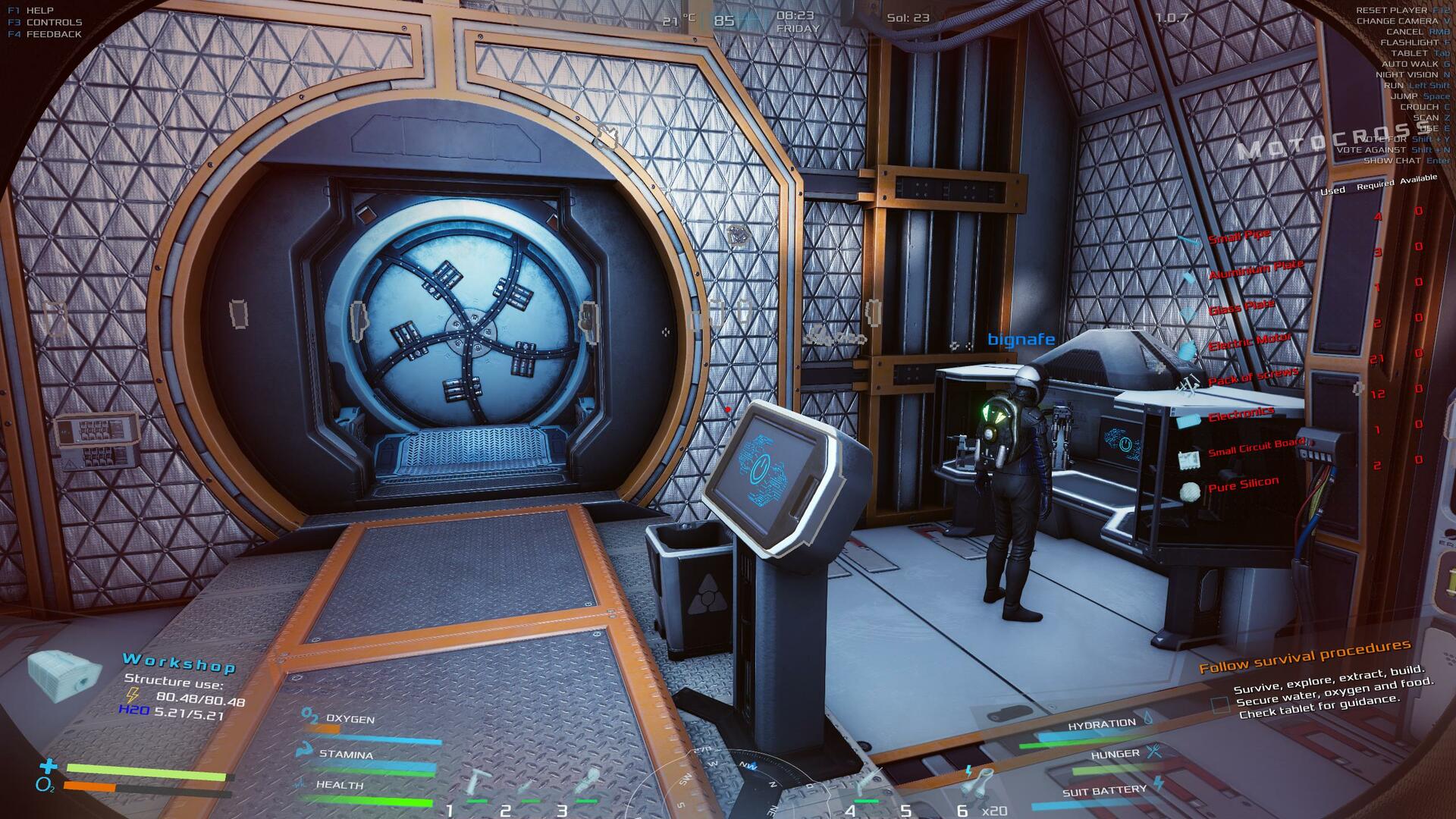
Task: Tick the survival objective checkbox
Action: click(x=1219, y=704)
